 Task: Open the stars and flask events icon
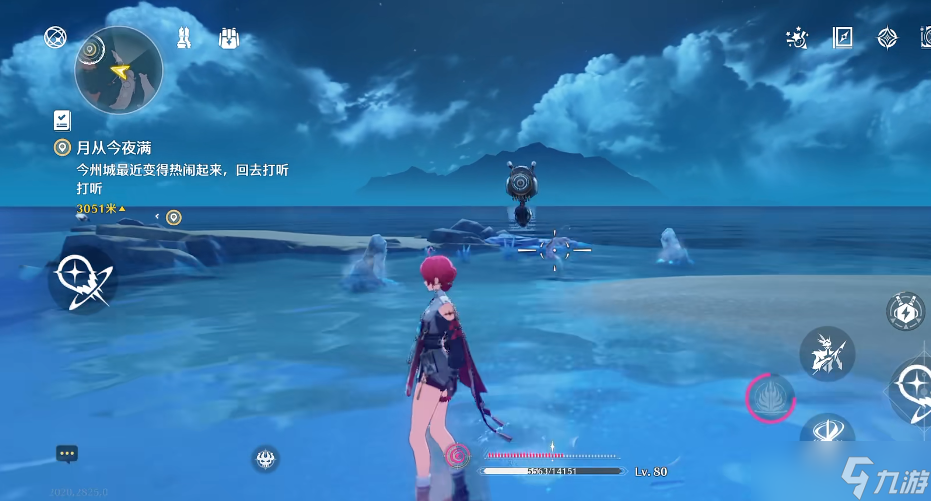point(798,38)
